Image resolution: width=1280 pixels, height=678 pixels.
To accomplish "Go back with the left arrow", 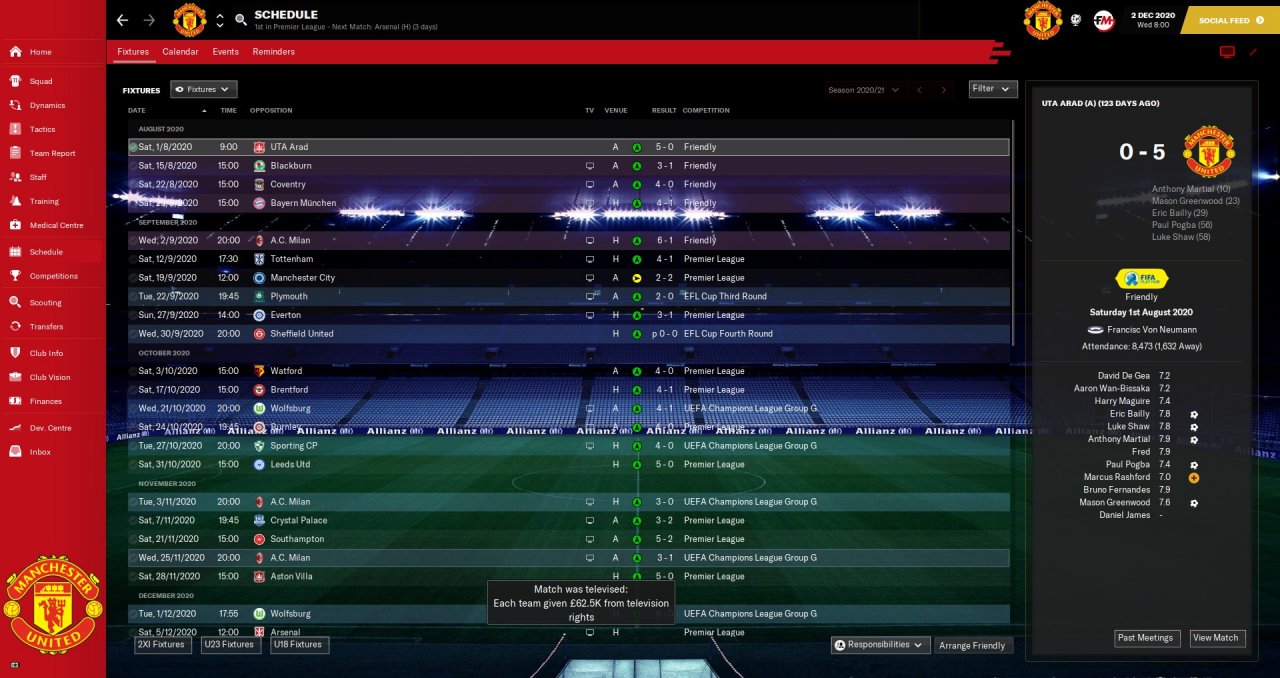I will click(x=122, y=20).
